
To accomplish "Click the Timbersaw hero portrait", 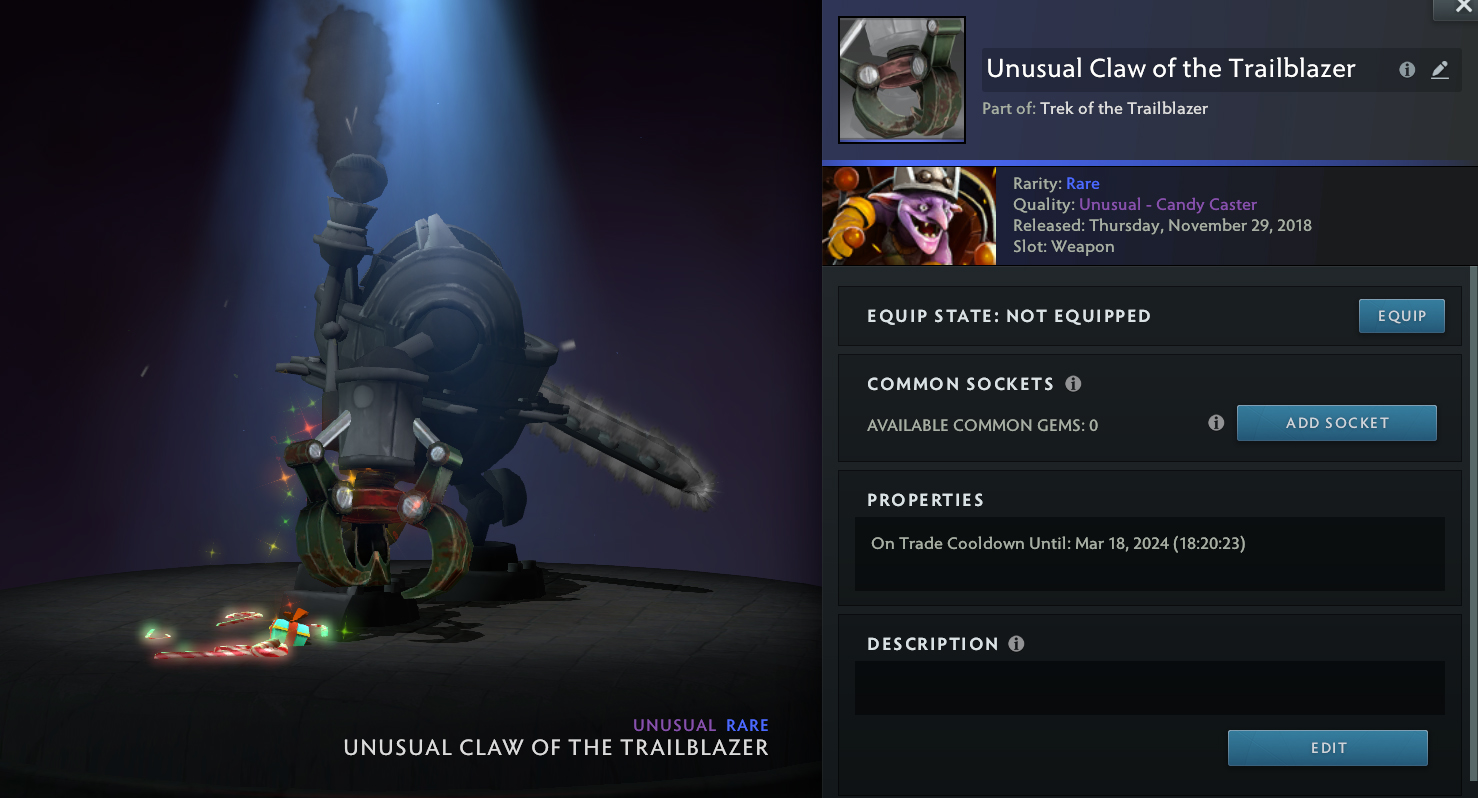I will (908, 216).
